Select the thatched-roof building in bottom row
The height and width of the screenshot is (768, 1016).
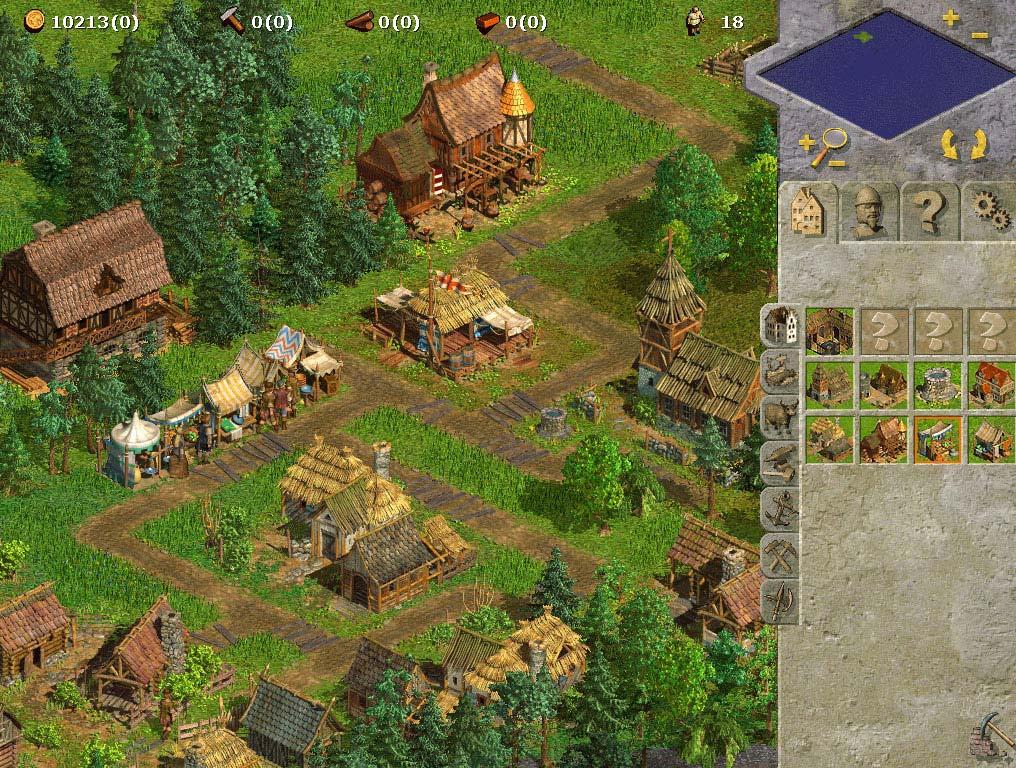pos(829,439)
